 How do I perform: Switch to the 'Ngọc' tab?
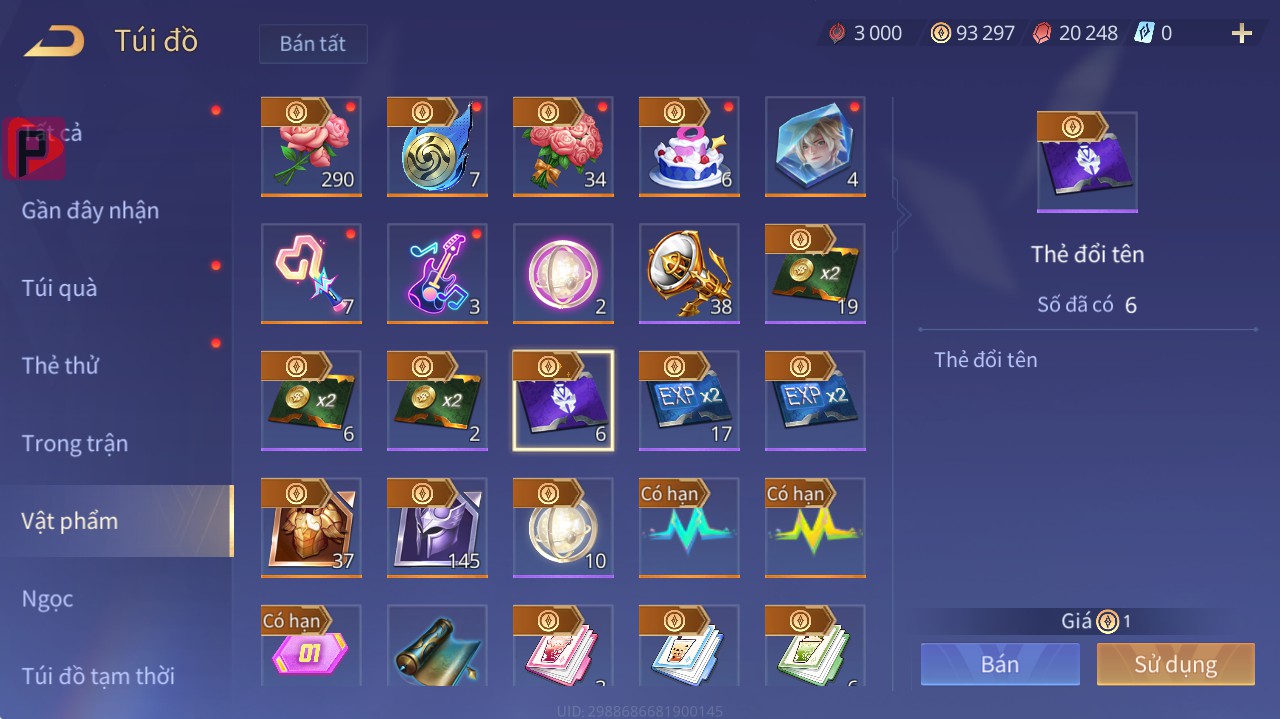coord(48,599)
